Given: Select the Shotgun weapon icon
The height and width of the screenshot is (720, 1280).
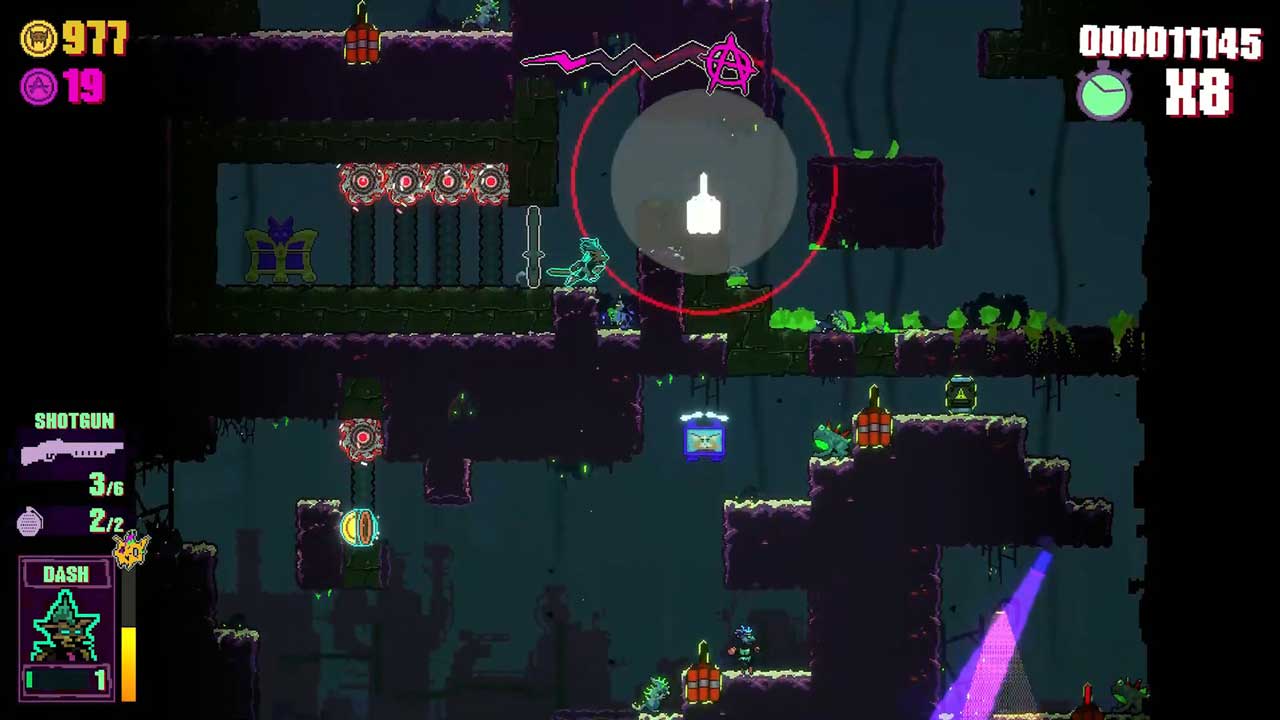Looking at the screenshot, I should click(x=72, y=452).
